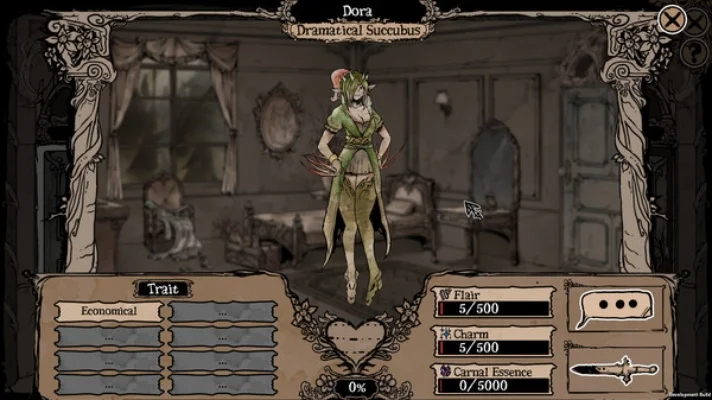Click the dagger button

tap(614, 369)
